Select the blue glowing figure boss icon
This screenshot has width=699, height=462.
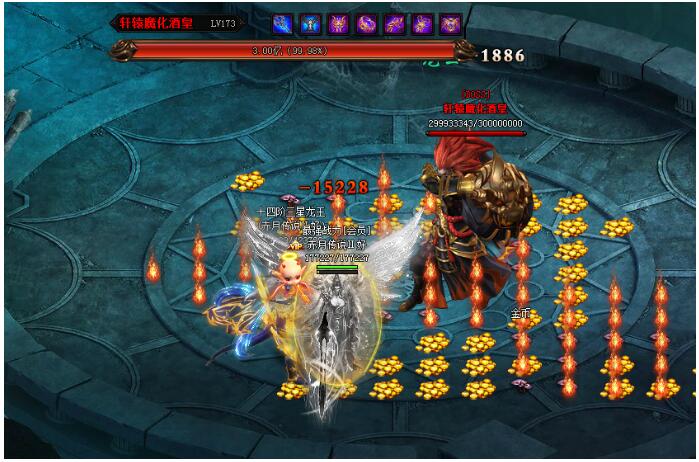pos(311,22)
